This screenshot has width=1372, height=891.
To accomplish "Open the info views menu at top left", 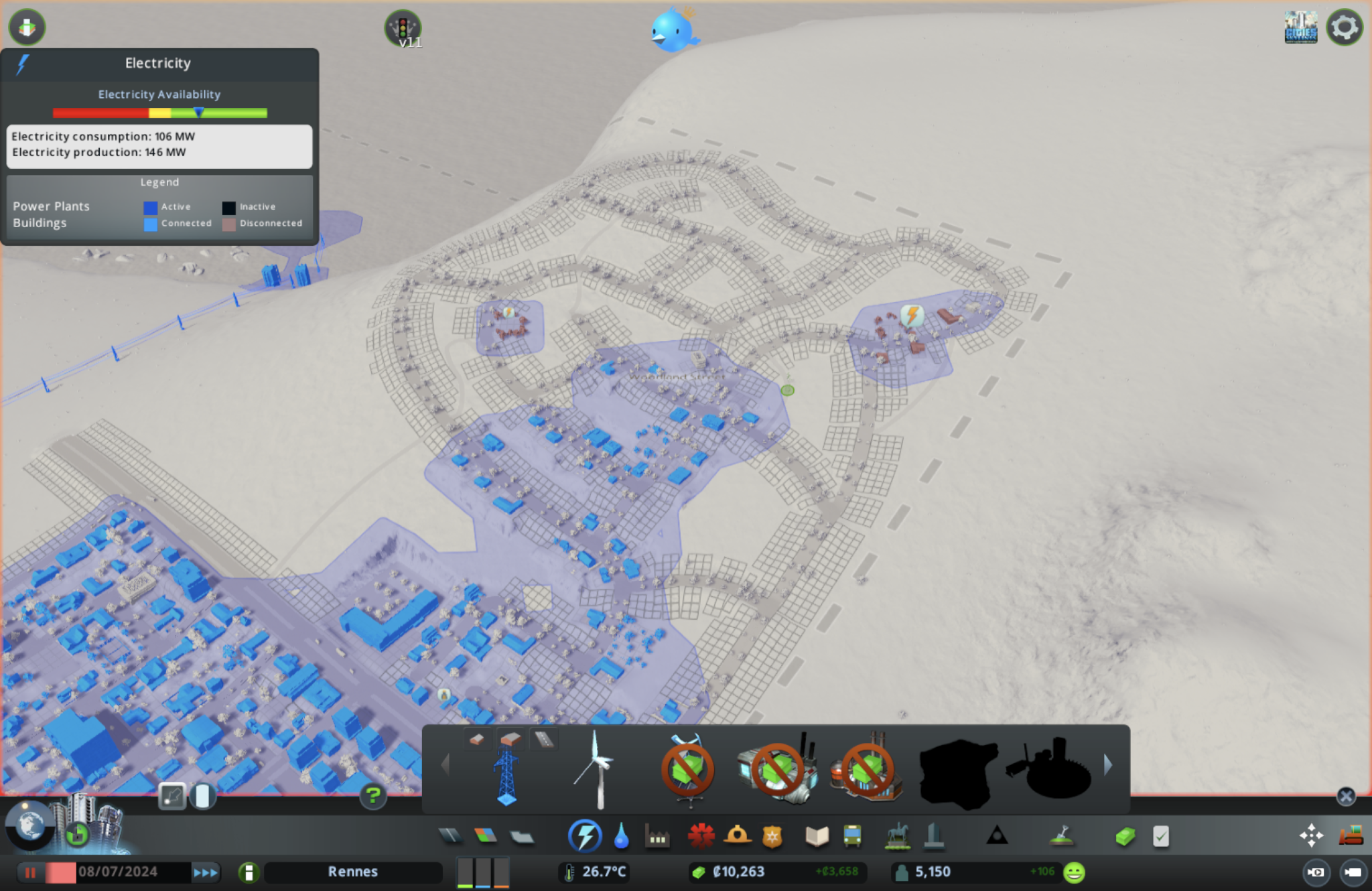I will tap(27, 27).
